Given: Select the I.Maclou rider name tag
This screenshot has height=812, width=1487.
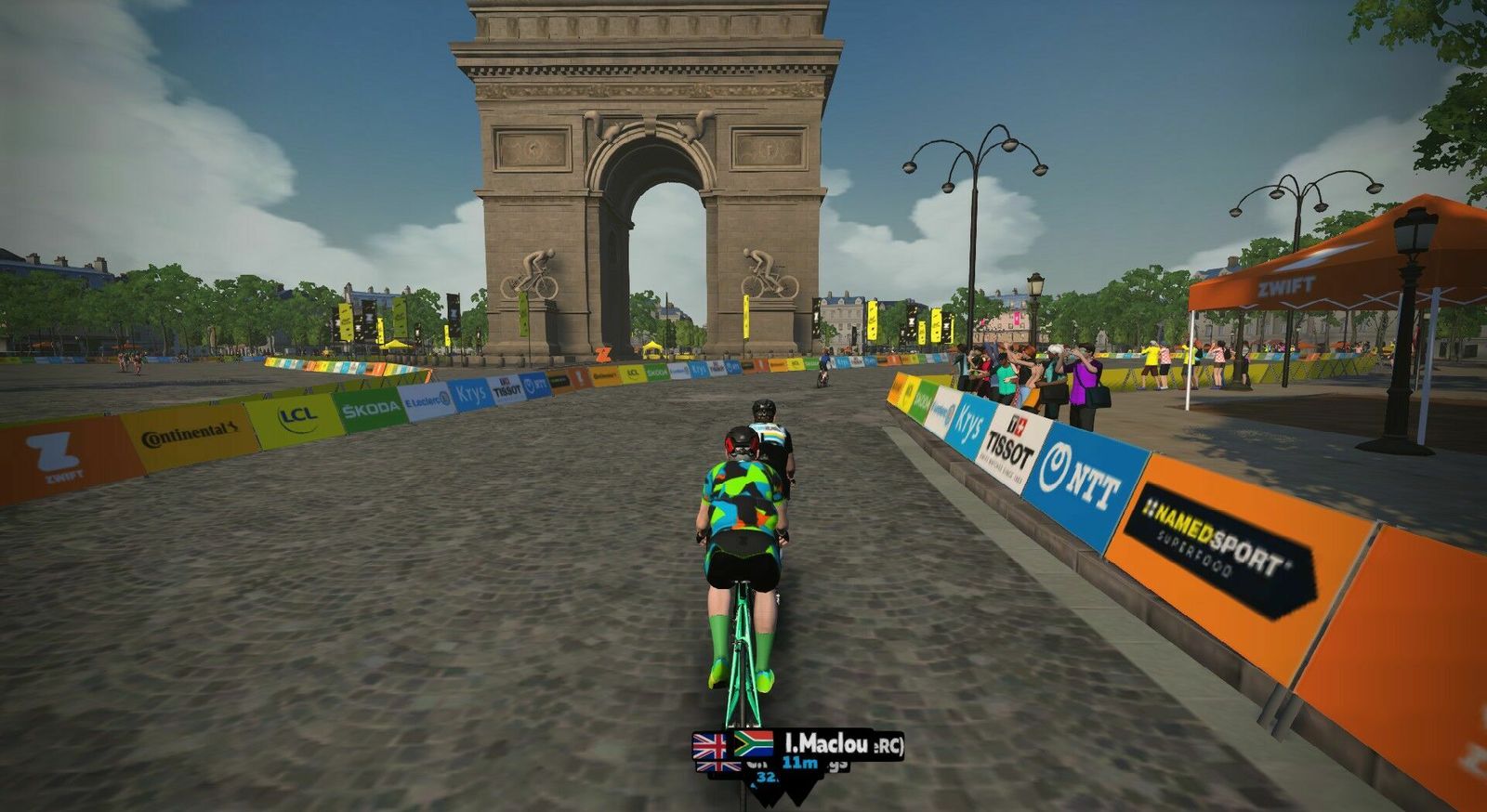Looking at the screenshot, I should click(826, 744).
